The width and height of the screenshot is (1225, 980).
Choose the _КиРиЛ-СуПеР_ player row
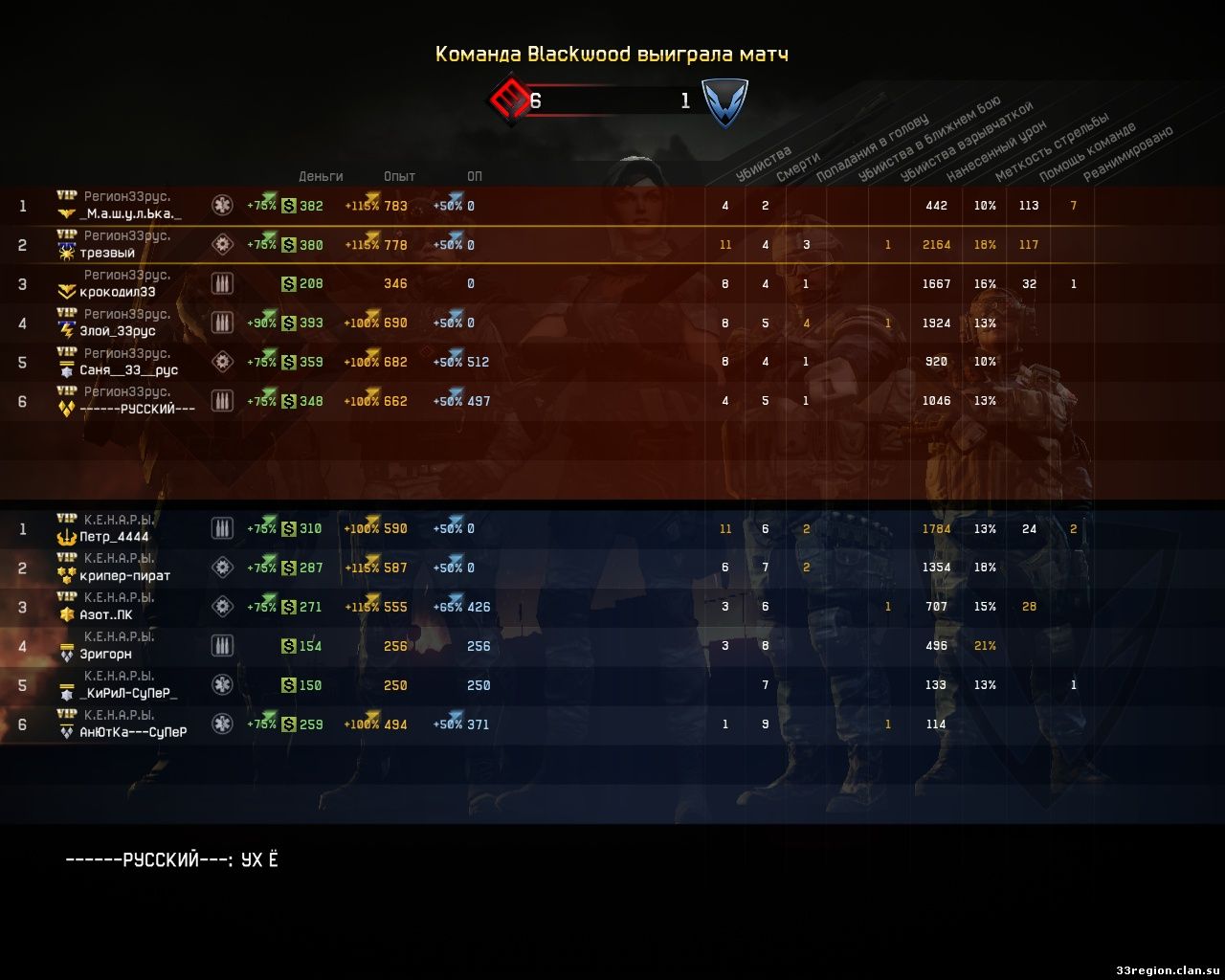pos(128,694)
